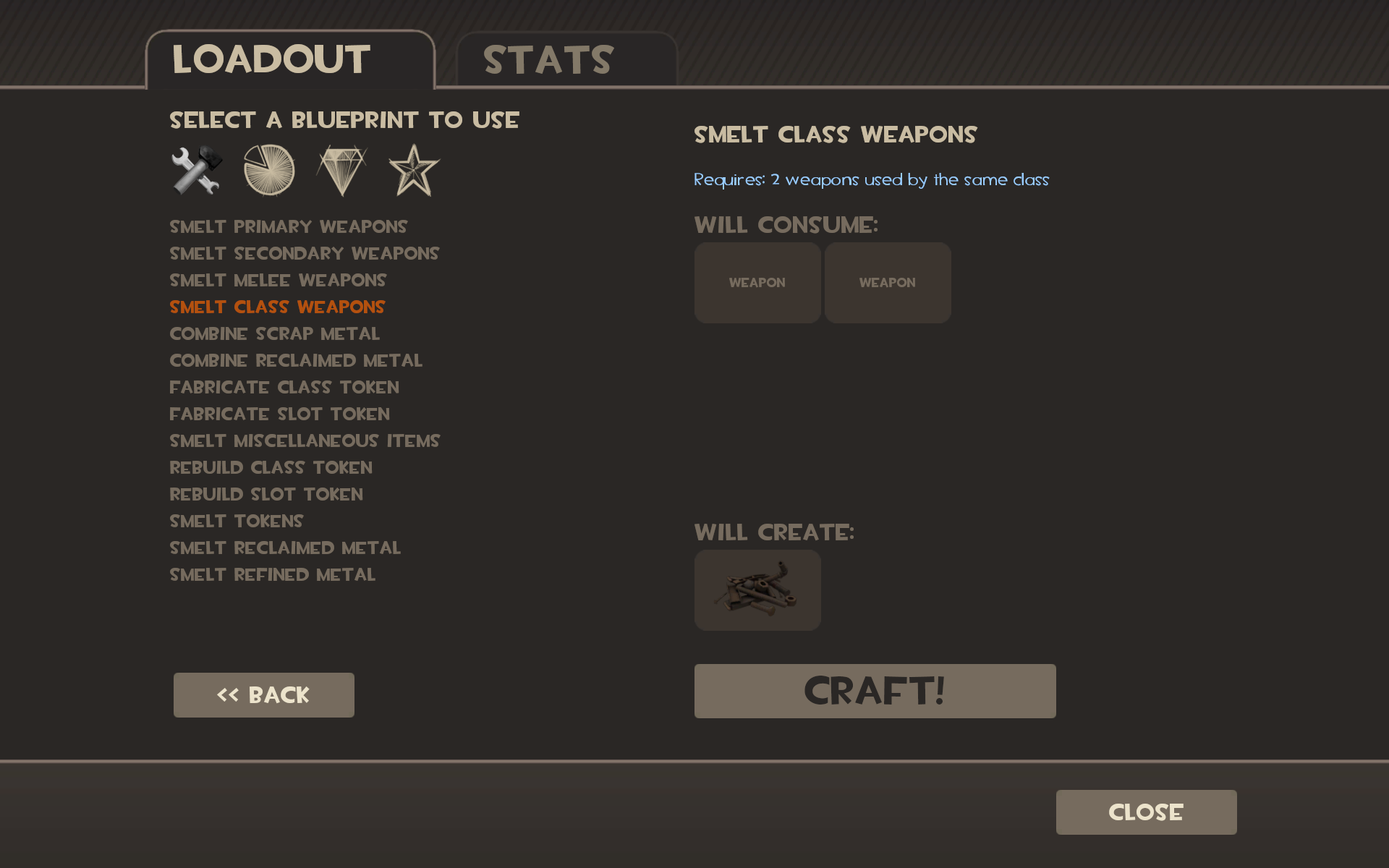The width and height of the screenshot is (1389, 868).
Task: Switch to the STATS tab
Action: point(548,60)
